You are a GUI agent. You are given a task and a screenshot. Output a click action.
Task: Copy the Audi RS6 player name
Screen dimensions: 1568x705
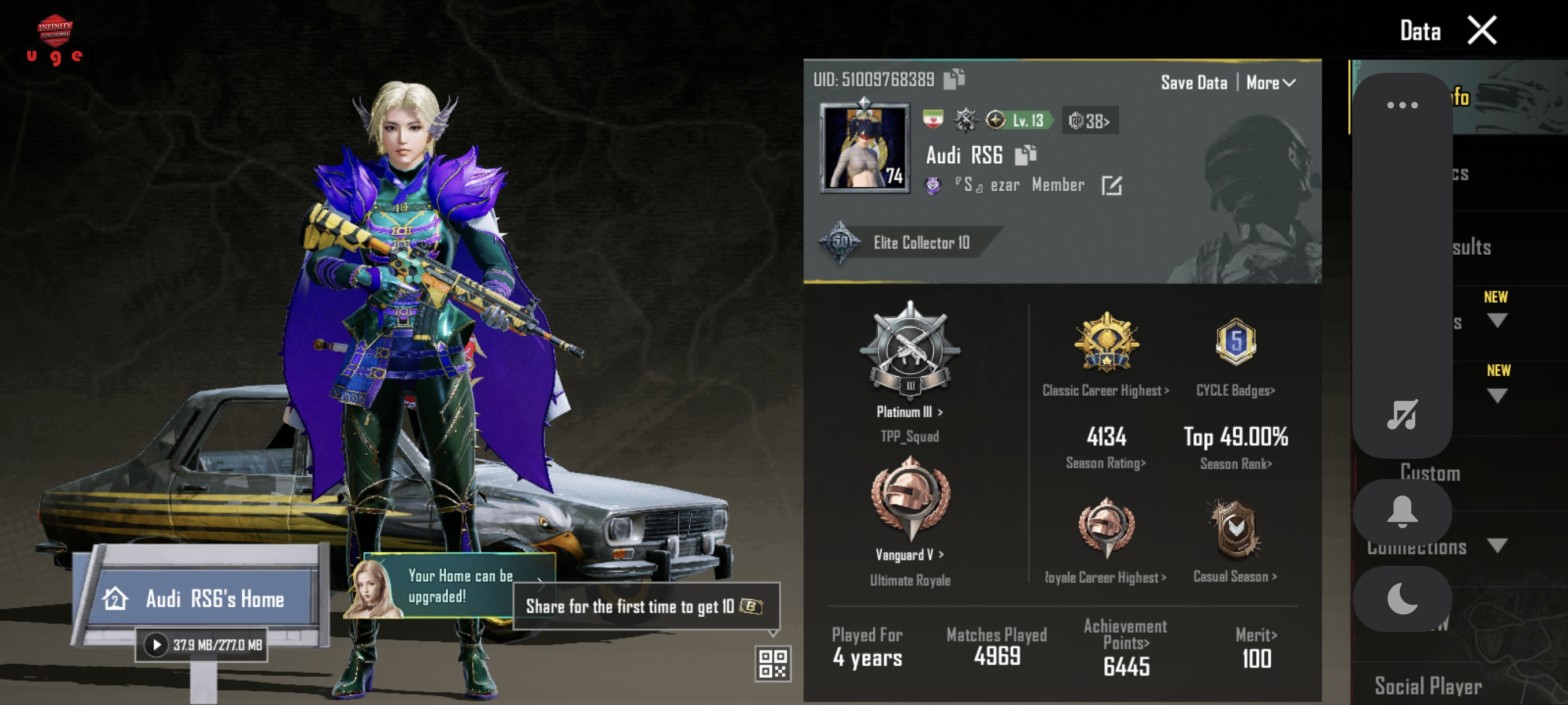pyautogui.click(x=1025, y=155)
